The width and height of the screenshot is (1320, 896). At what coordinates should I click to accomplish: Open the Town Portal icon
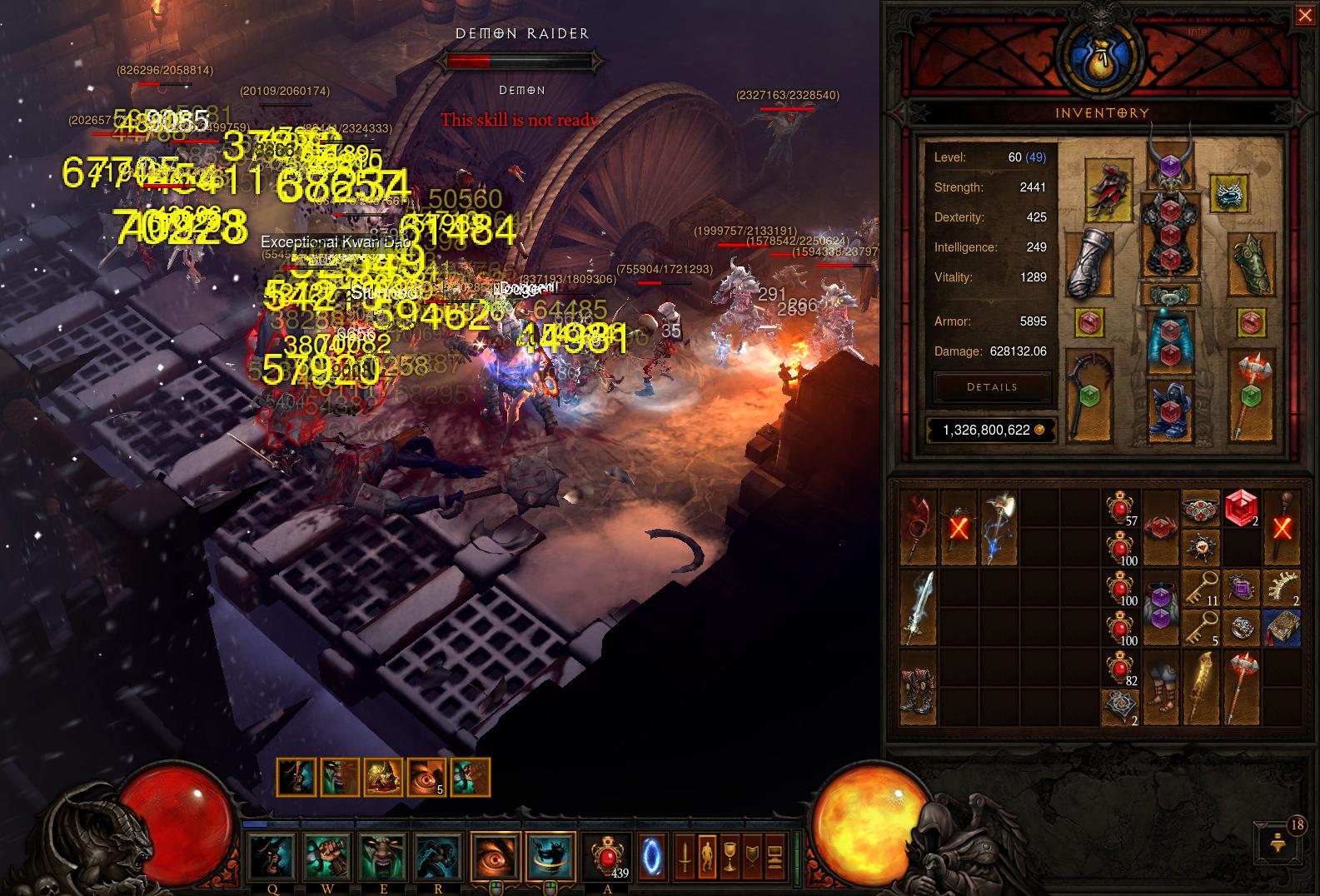click(x=651, y=857)
